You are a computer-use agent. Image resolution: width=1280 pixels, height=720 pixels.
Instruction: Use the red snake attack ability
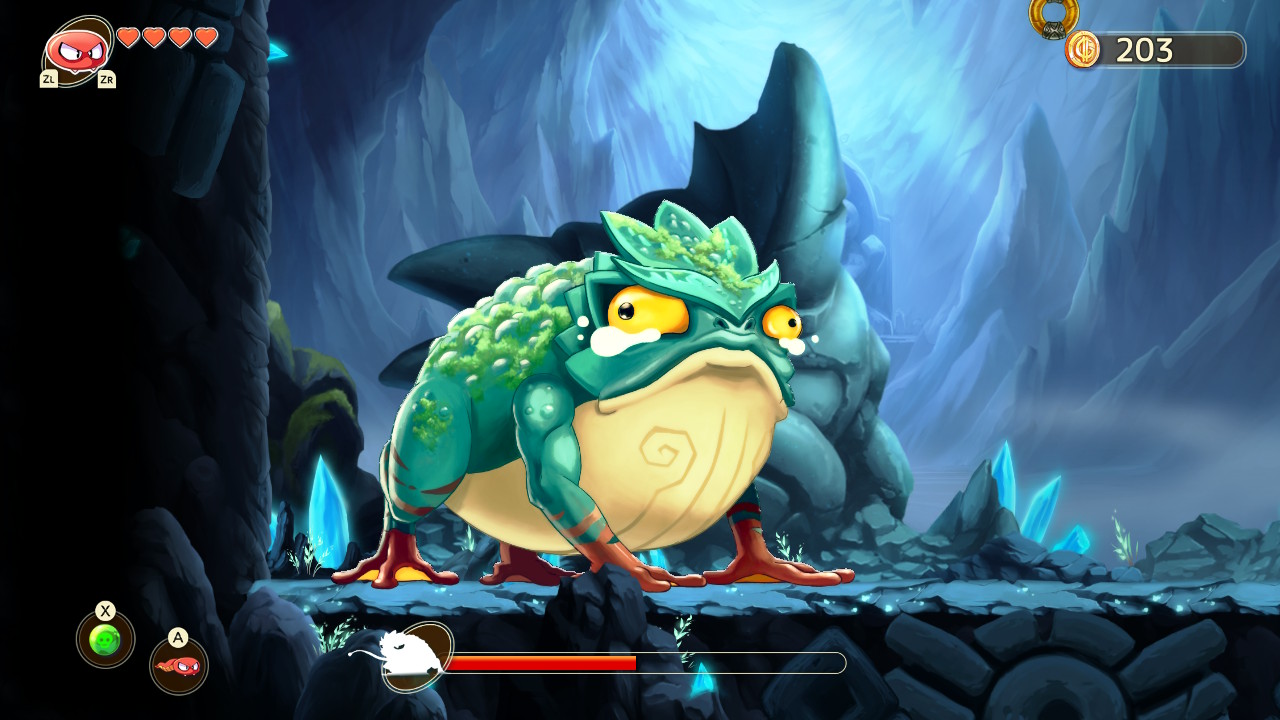click(179, 665)
